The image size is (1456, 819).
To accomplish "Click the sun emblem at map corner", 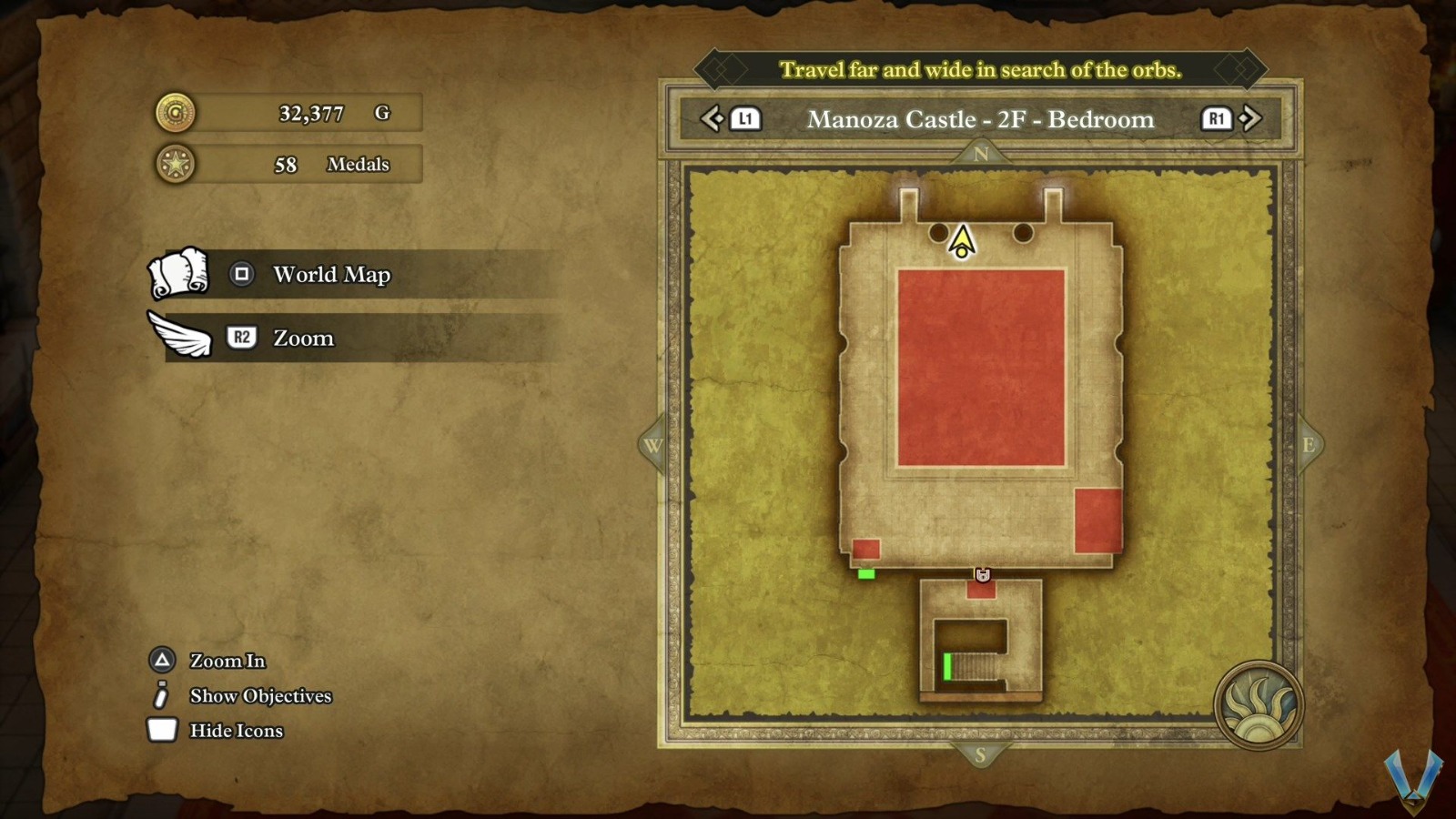I will tap(1259, 705).
